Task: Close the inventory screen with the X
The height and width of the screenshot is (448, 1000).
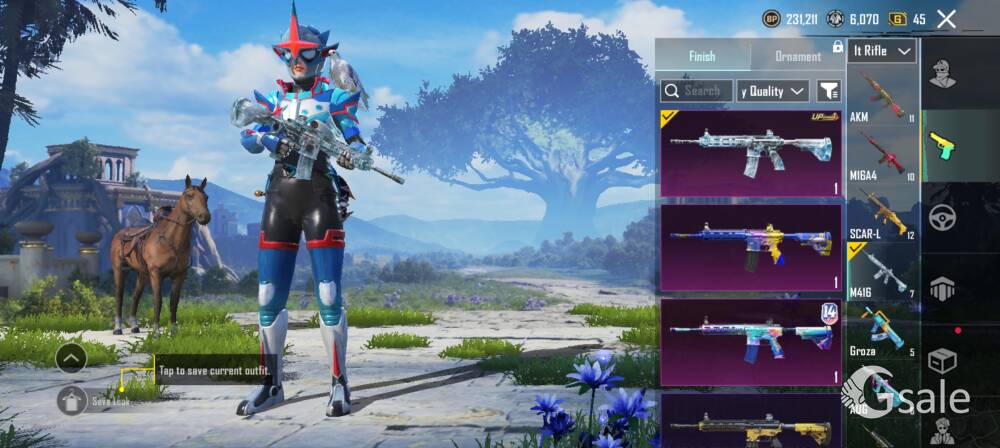Action: click(x=946, y=19)
